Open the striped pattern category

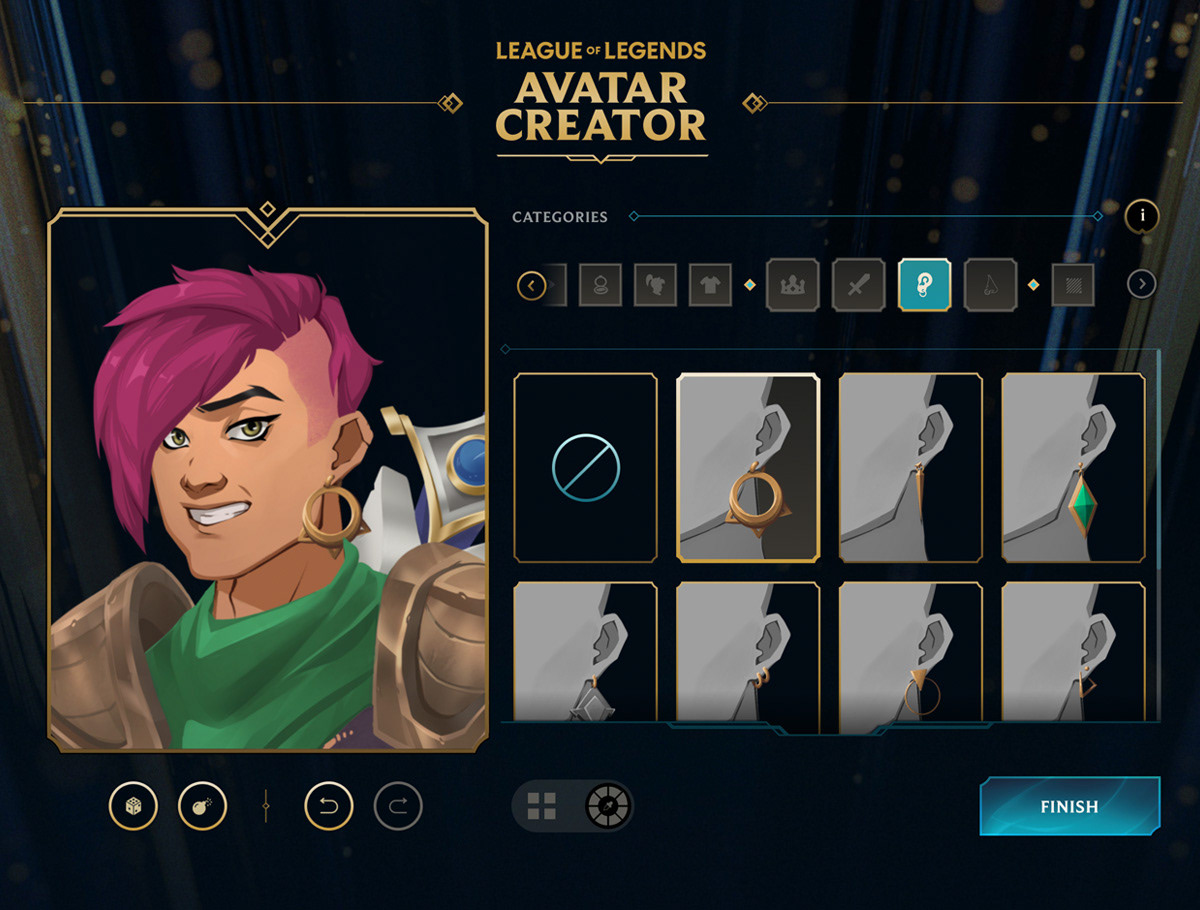click(x=1072, y=286)
